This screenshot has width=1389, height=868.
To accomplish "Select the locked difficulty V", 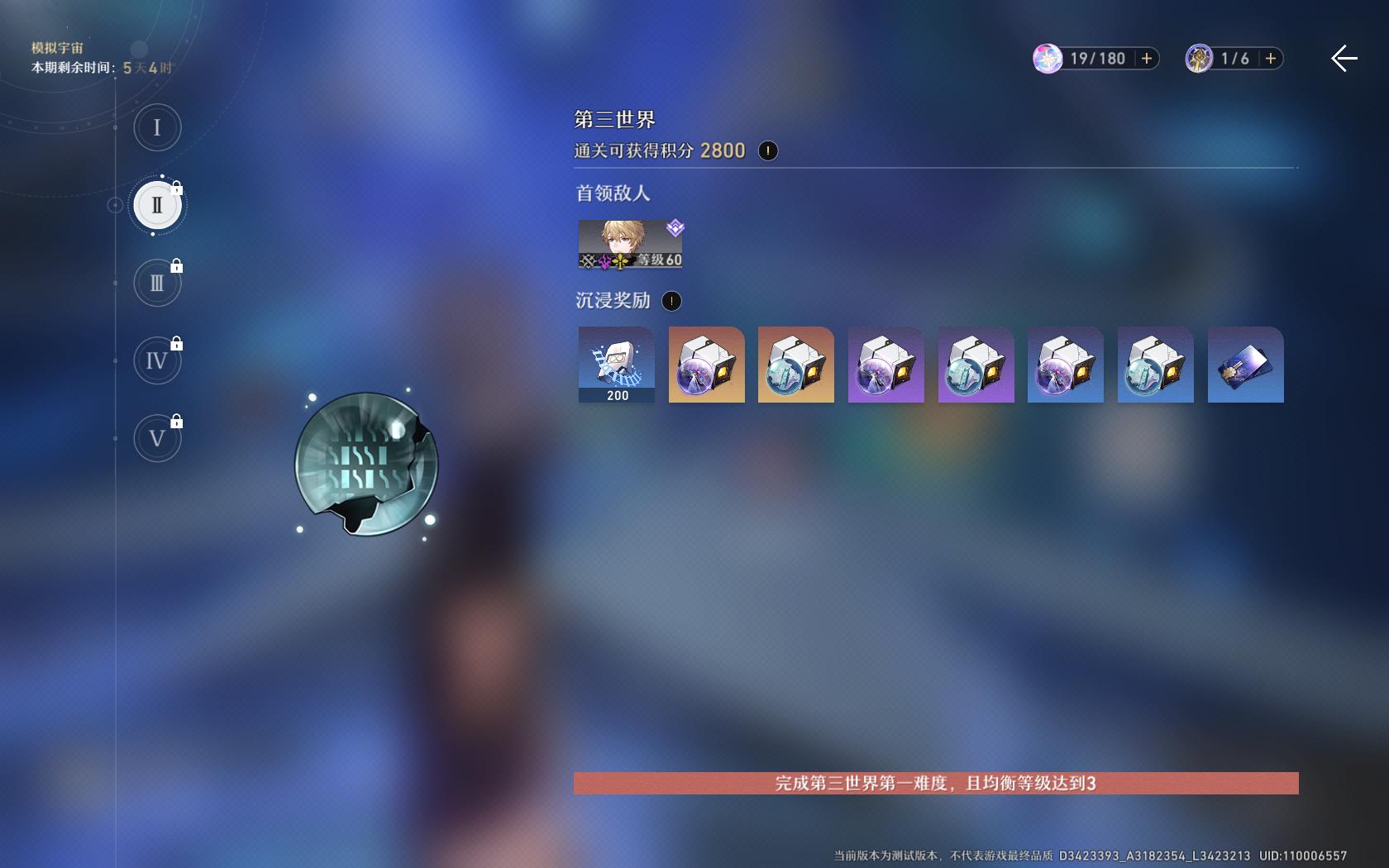I will click(157, 438).
